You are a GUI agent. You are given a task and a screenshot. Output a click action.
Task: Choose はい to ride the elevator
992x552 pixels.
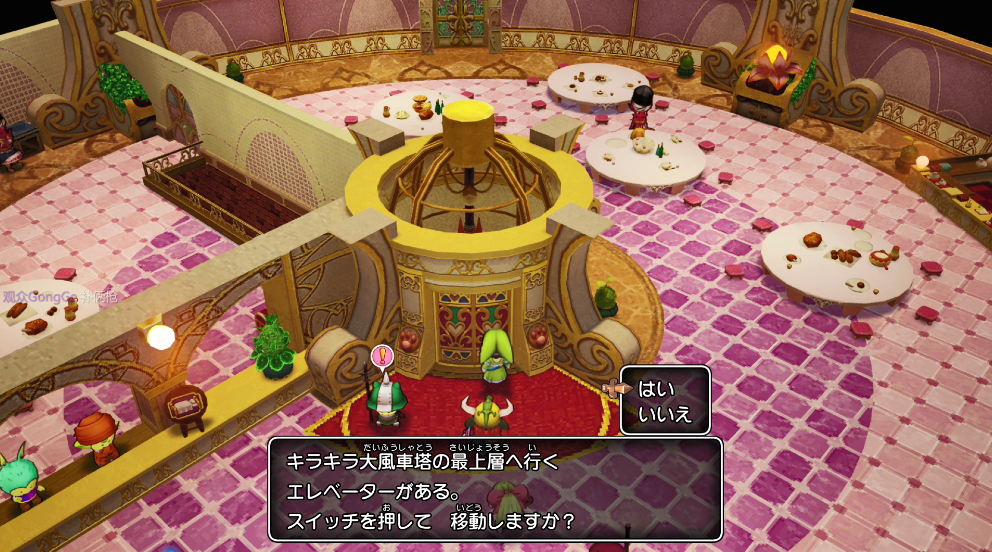657,389
